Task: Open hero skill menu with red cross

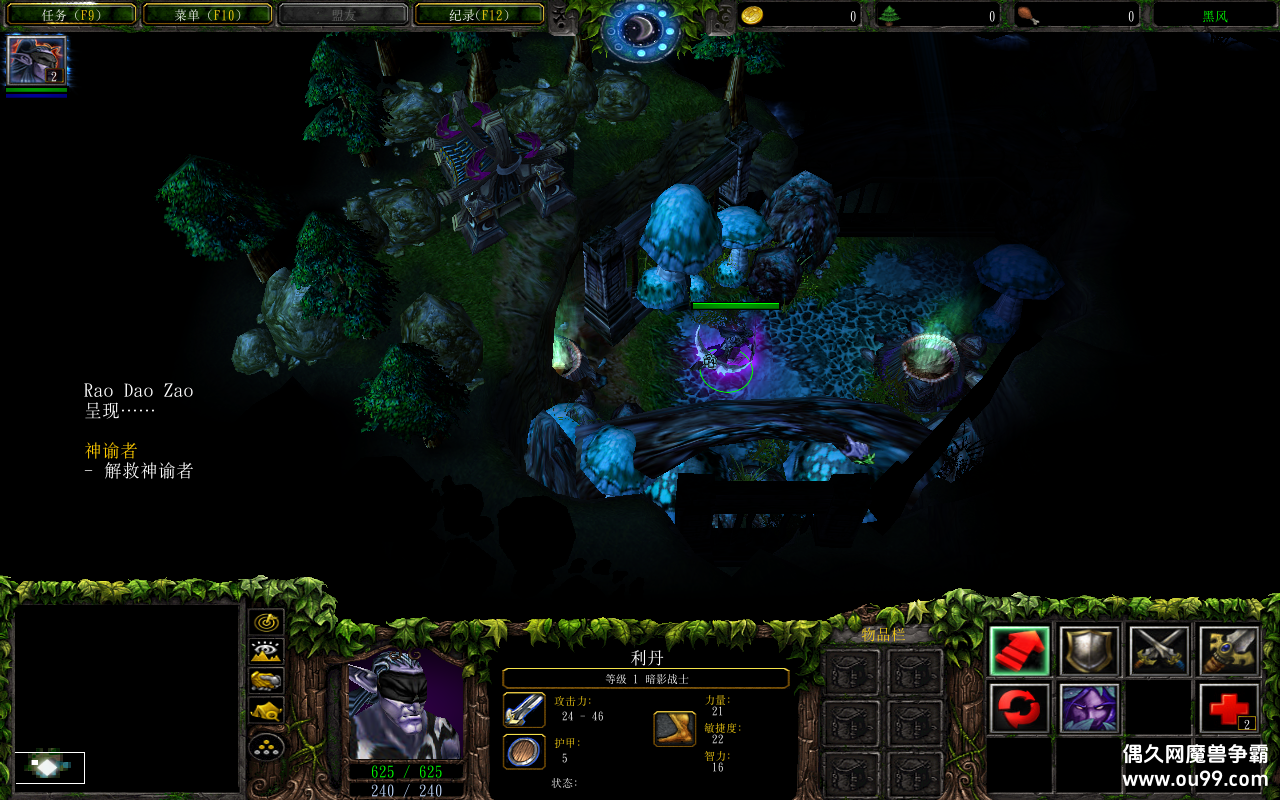Action: click(x=1229, y=708)
